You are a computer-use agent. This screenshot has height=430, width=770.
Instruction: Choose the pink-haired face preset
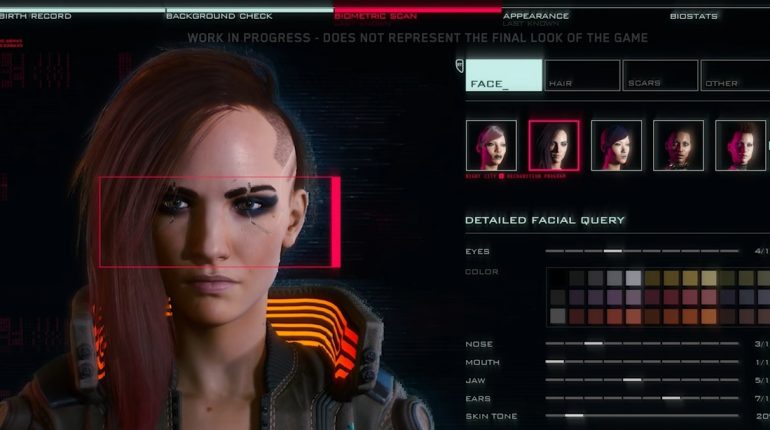491,146
